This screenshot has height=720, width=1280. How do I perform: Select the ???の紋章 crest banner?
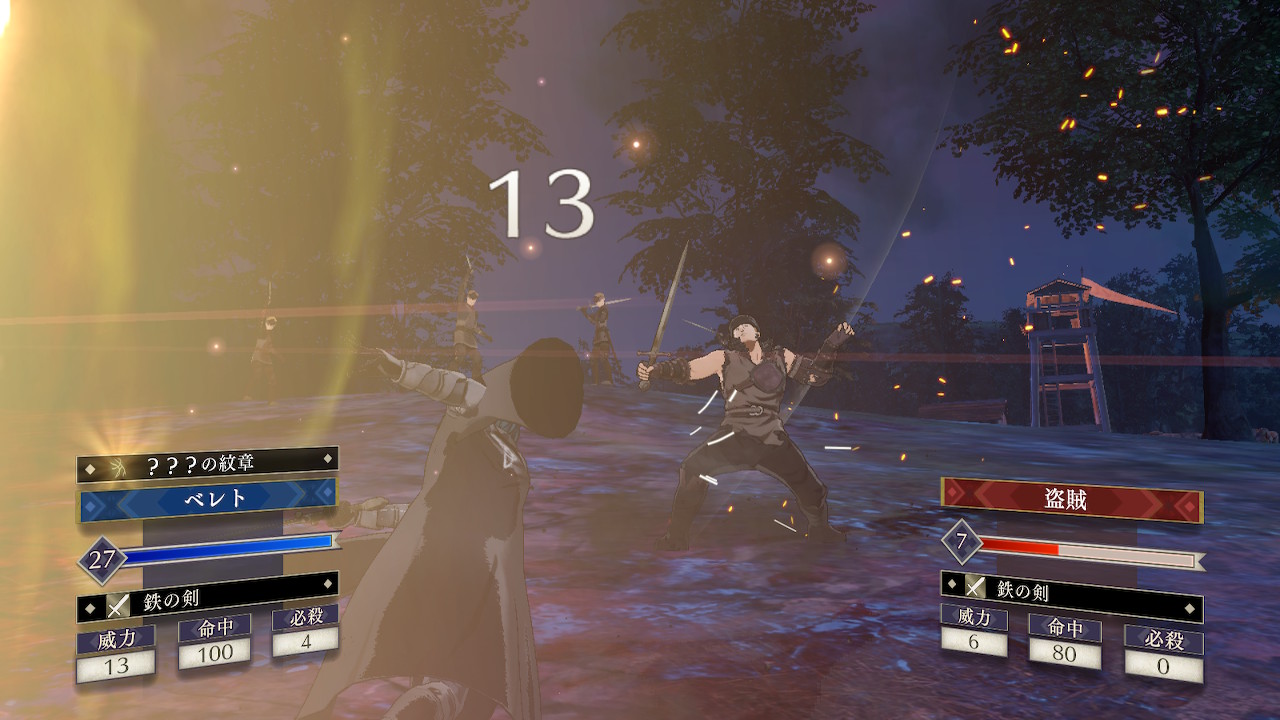208,464
